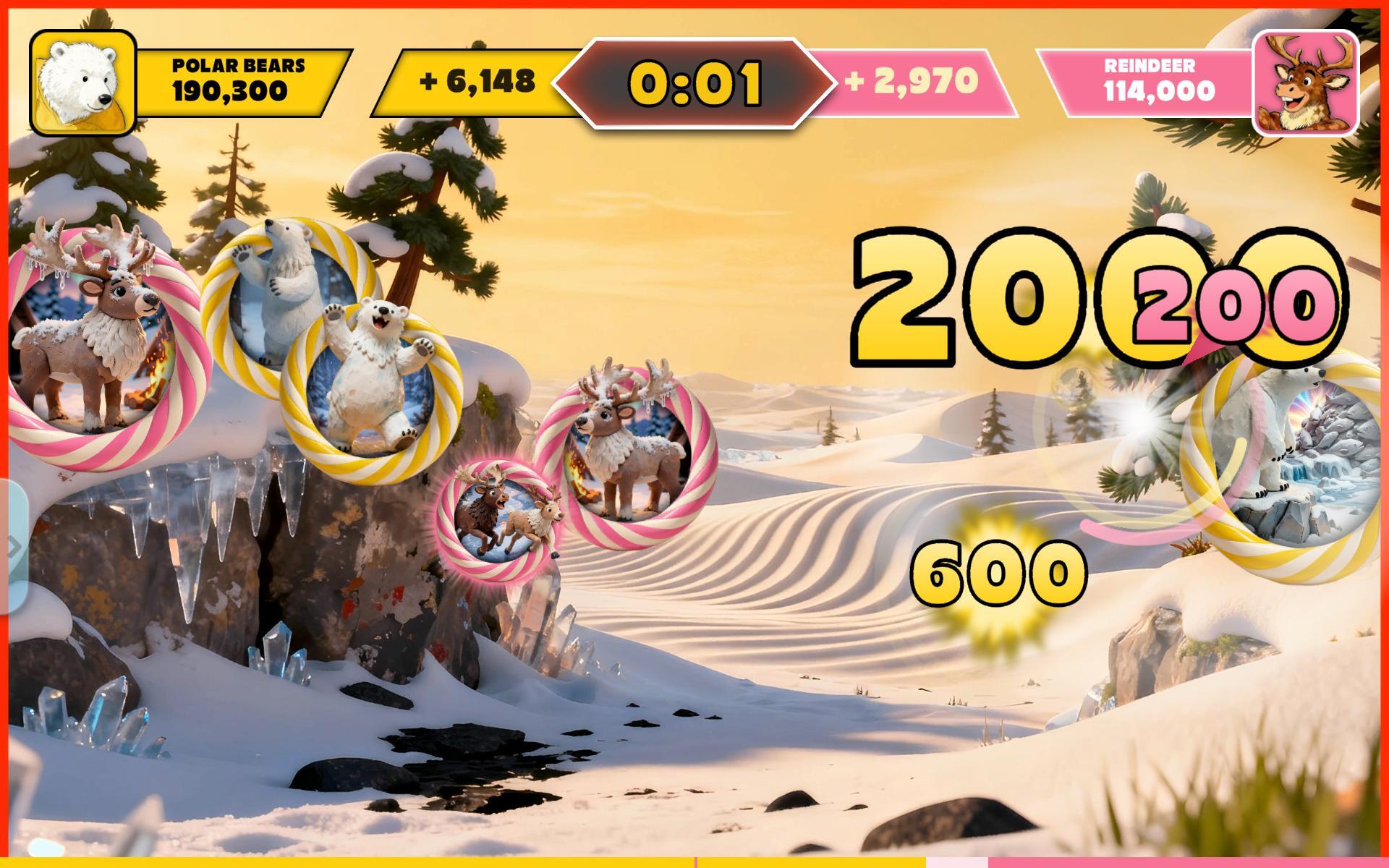This screenshot has height=868, width=1389.
Task: Select the Reindeer 114,000 score banner
Action: (x=1150, y=80)
